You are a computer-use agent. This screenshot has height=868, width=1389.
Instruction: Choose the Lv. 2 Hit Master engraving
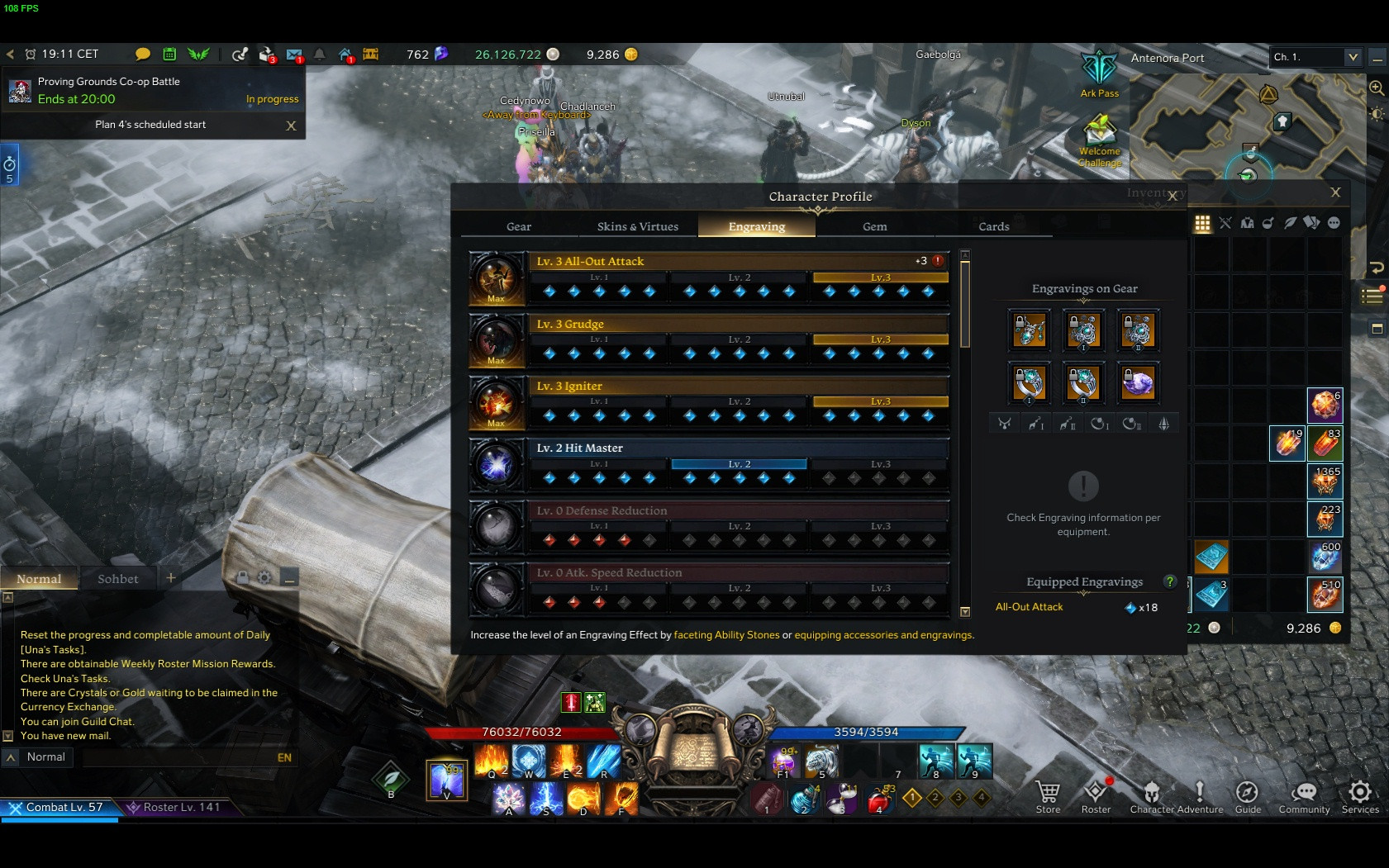click(x=737, y=448)
